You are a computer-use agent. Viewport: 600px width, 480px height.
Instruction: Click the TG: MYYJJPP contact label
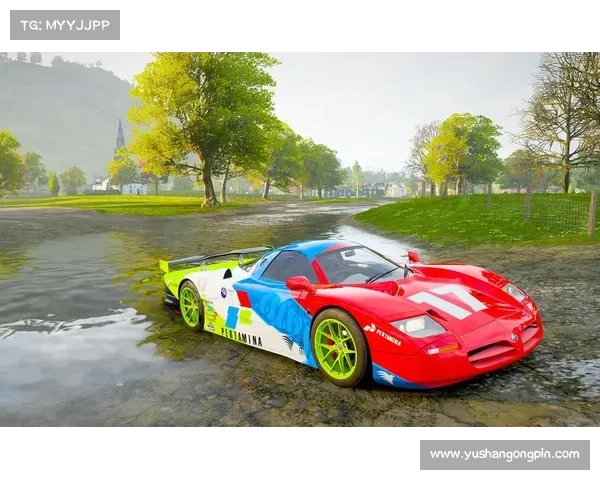coord(64,24)
